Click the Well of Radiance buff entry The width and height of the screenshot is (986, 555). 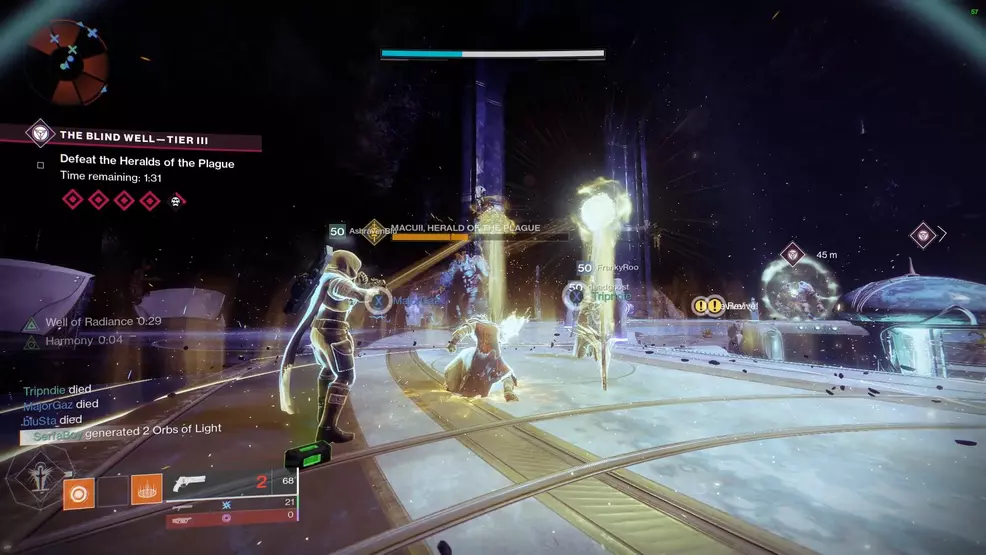tap(94, 322)
